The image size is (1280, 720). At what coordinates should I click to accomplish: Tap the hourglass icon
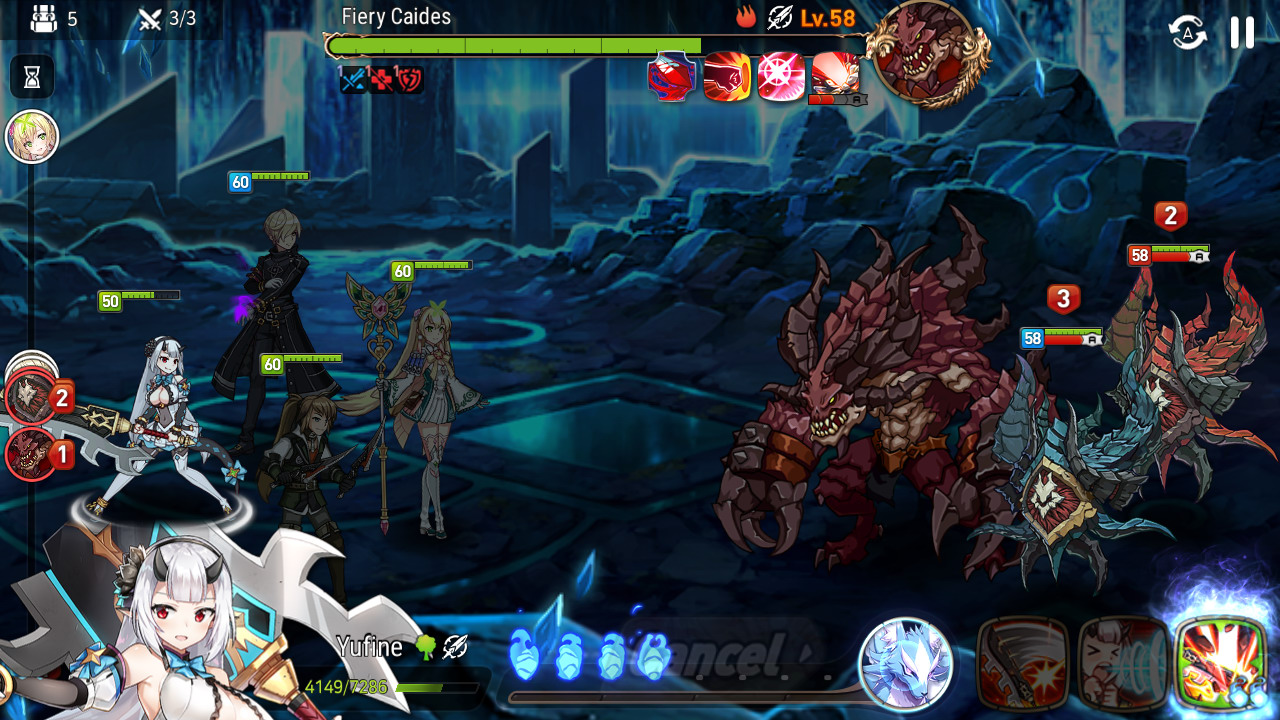(x=32, y=77)
